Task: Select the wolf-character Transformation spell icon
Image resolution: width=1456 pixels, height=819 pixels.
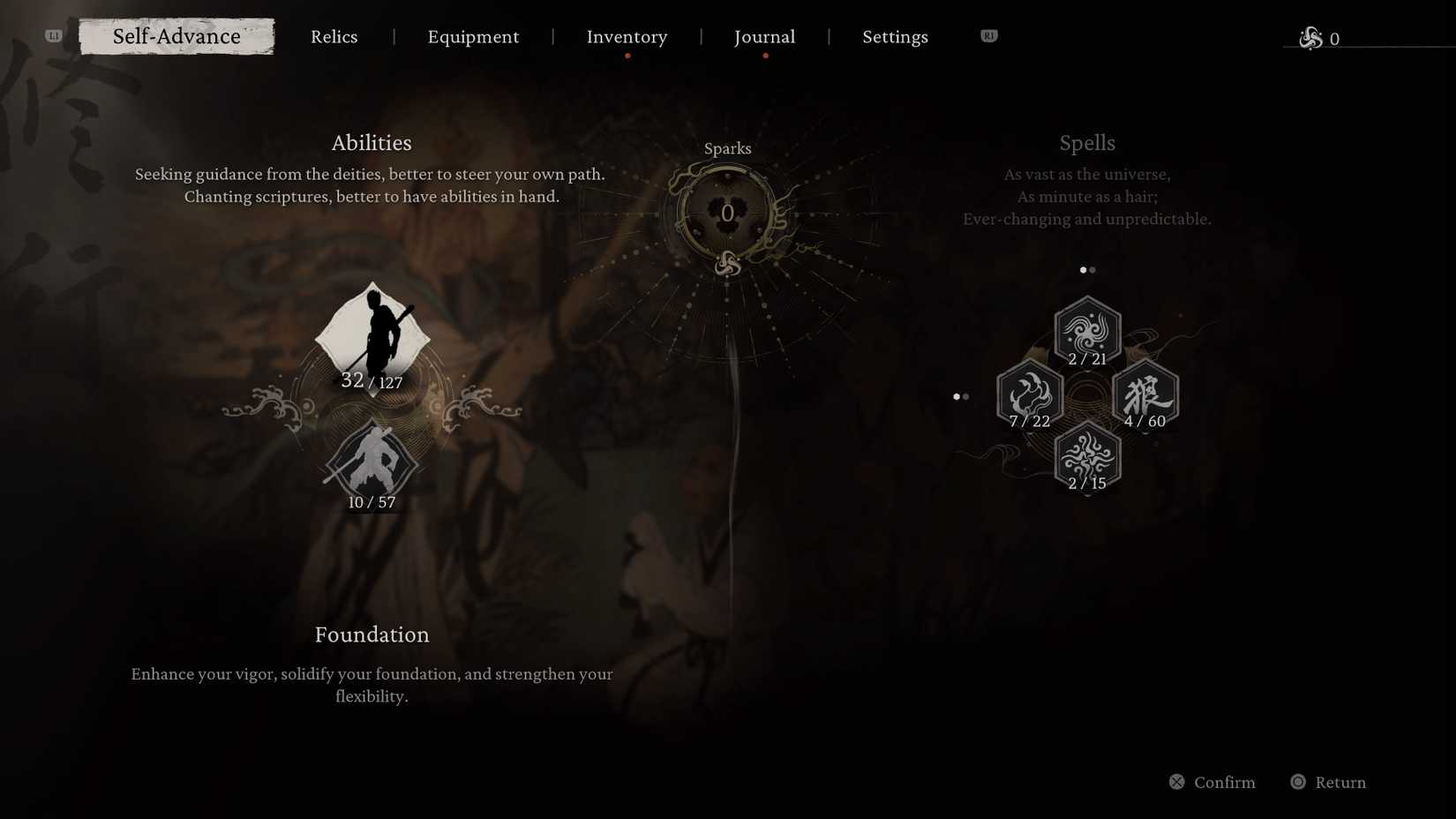Action: (1146, 394)
